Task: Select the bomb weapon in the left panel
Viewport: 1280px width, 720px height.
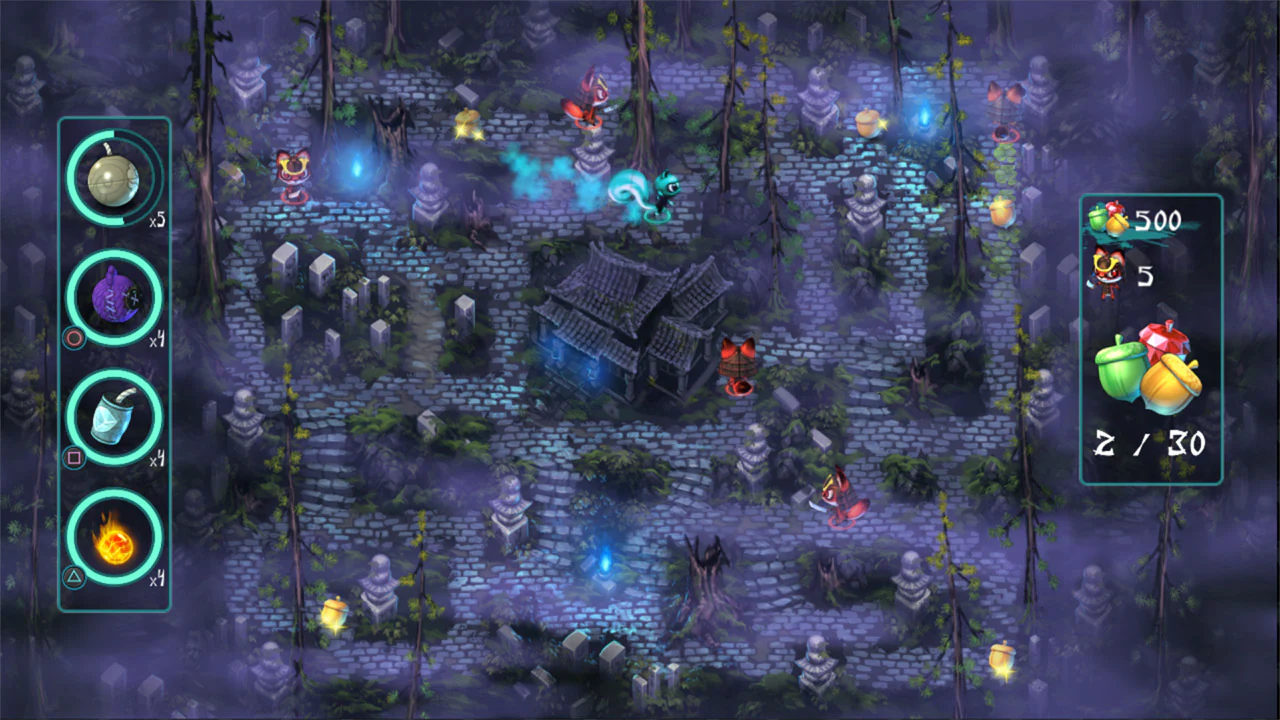Action: pyautogui.click(x=113, y=178)
